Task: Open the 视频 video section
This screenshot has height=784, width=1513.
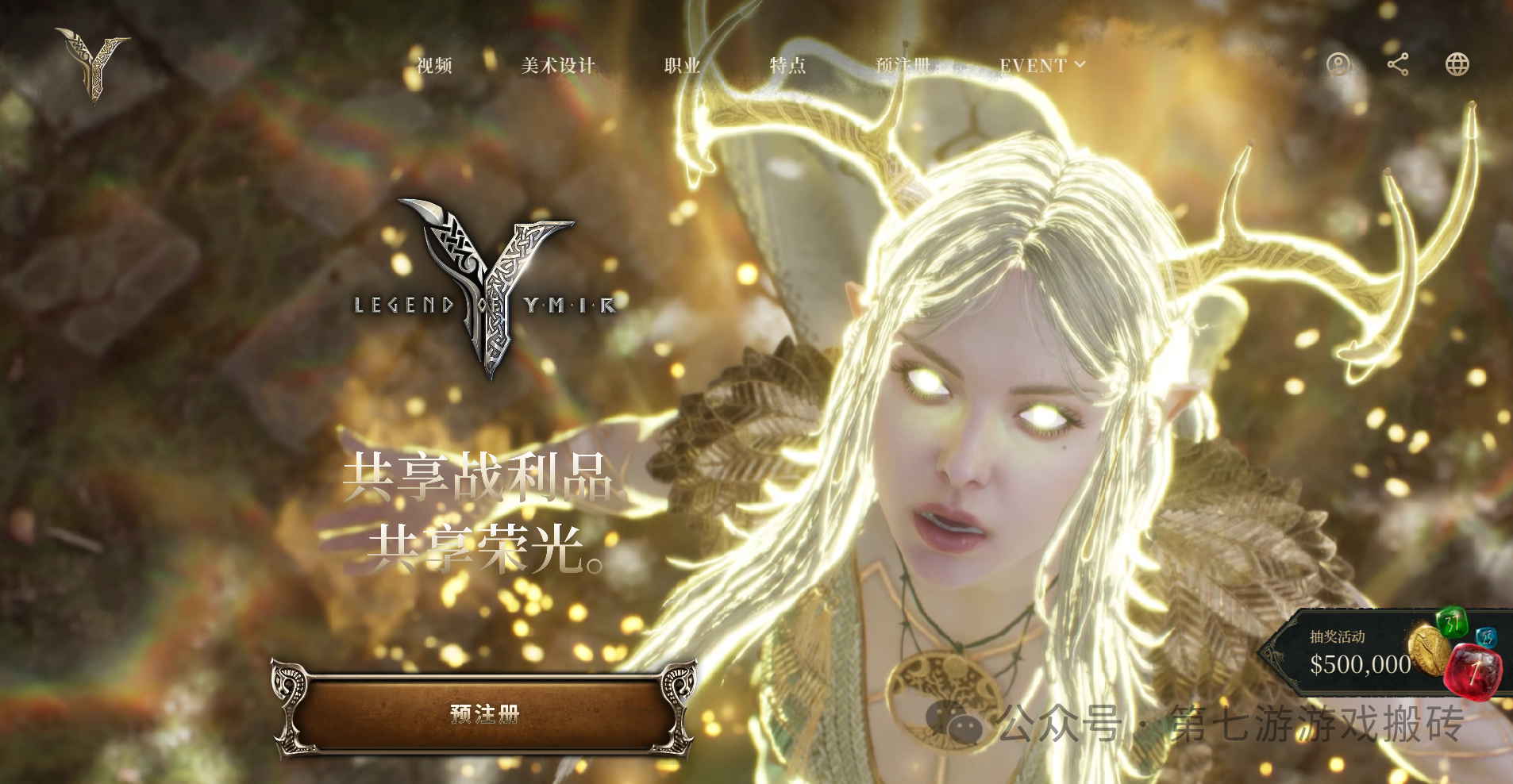Action: [x=434, y=66]
